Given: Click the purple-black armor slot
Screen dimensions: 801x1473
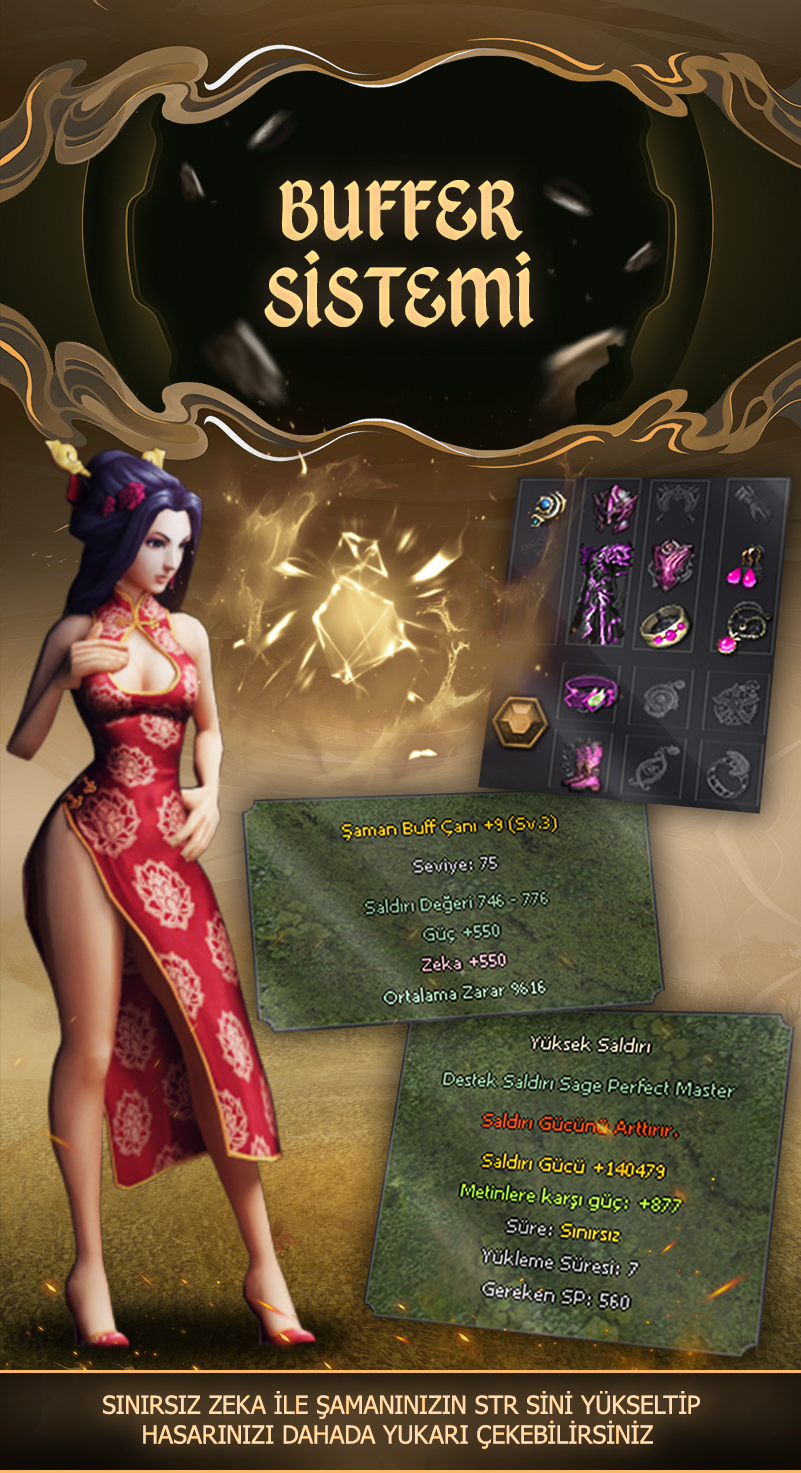Looking at the screenshot, I should (597, 592).
